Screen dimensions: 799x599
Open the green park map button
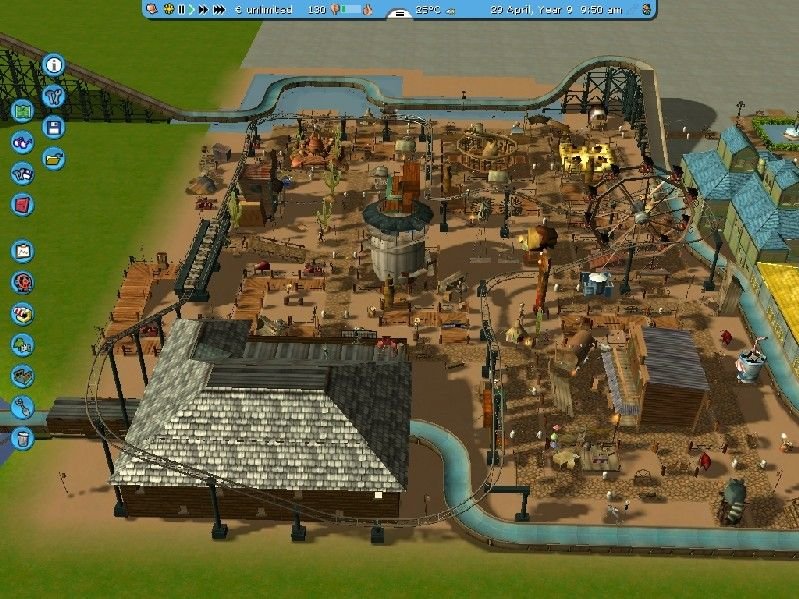click(x=22, y=110)
